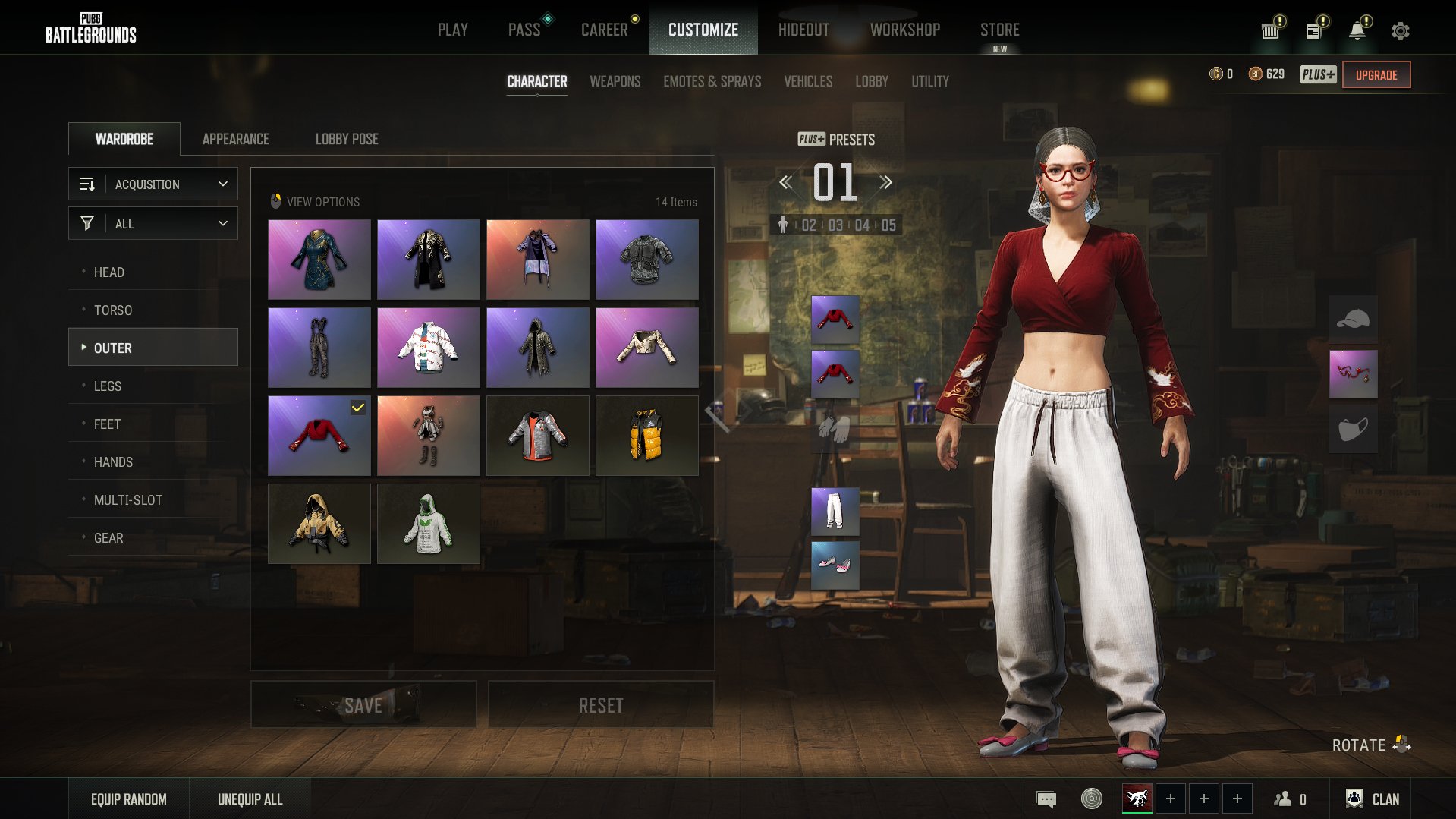Open settings with the gear icon
1456x819 pixels.
point(1400,30)
